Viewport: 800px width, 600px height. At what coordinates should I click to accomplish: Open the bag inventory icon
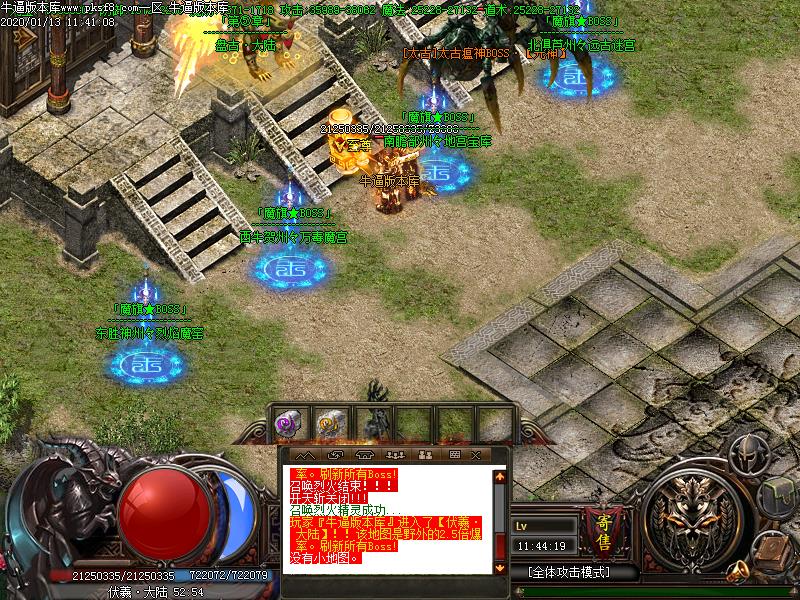[777, 497]
